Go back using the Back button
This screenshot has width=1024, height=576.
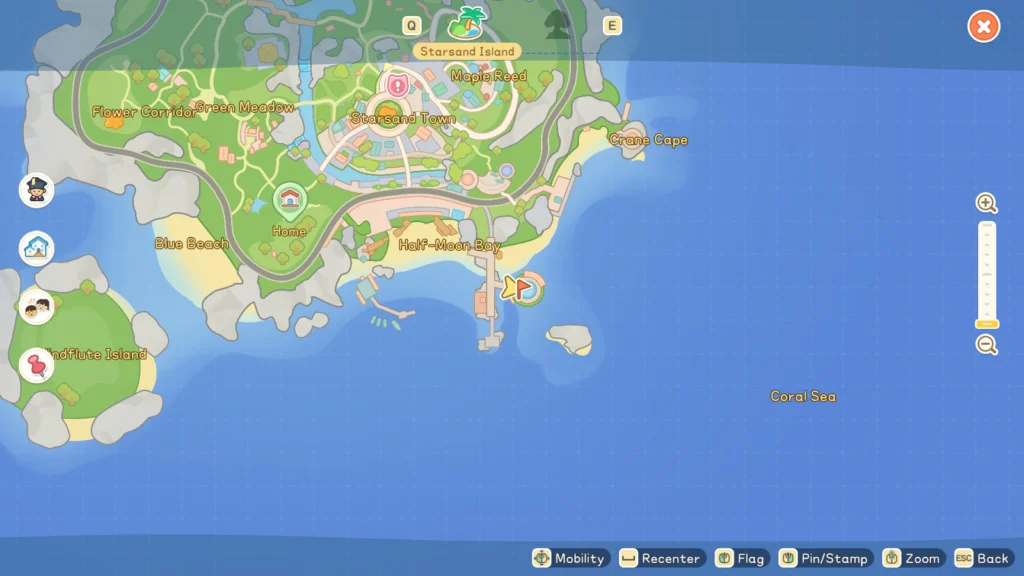[x=982, y=558]
